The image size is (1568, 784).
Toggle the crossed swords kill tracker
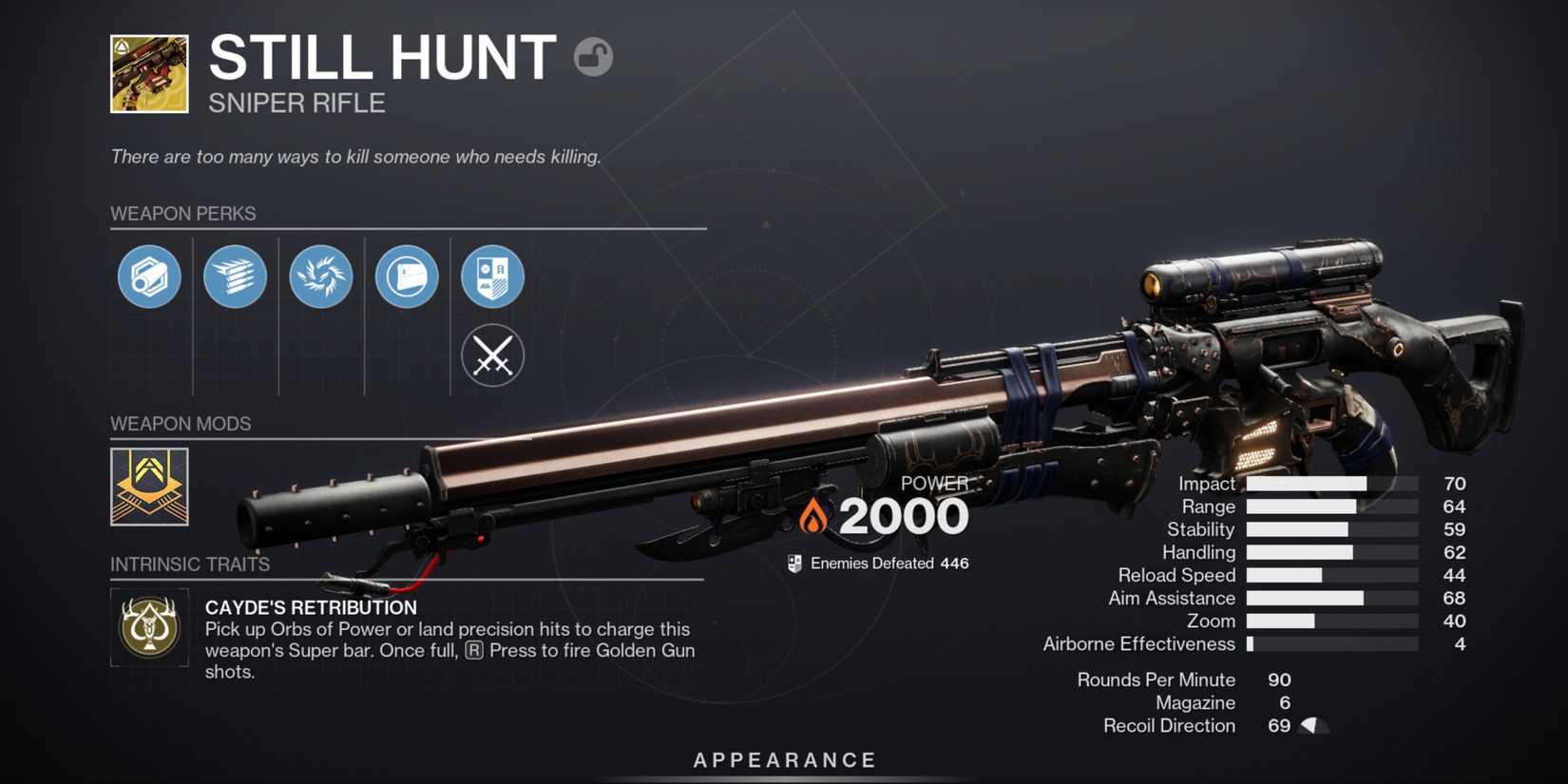pos(492,355)
